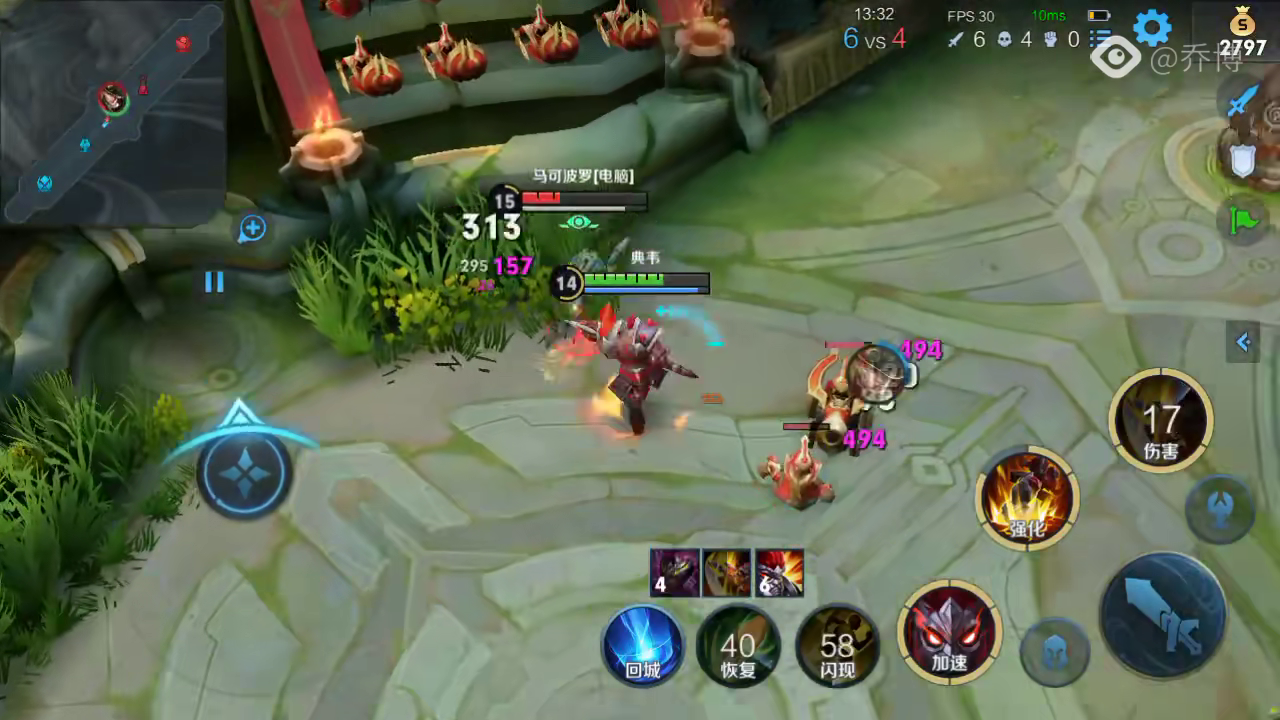Tap the virtual movement joystick
This screenshot has width=1280, height=720.
244,473
